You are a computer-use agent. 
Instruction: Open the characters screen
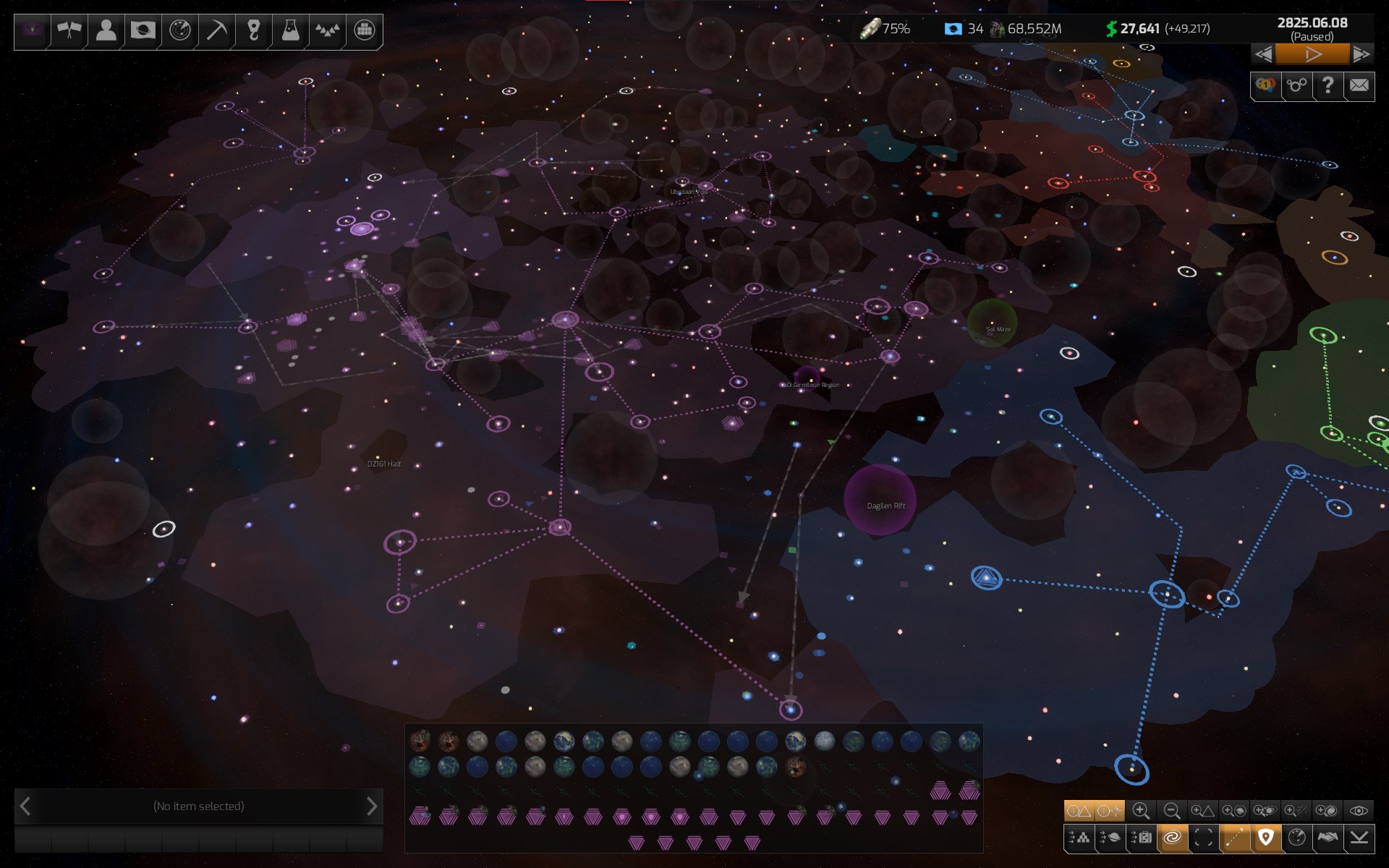(x=106, y=30)
